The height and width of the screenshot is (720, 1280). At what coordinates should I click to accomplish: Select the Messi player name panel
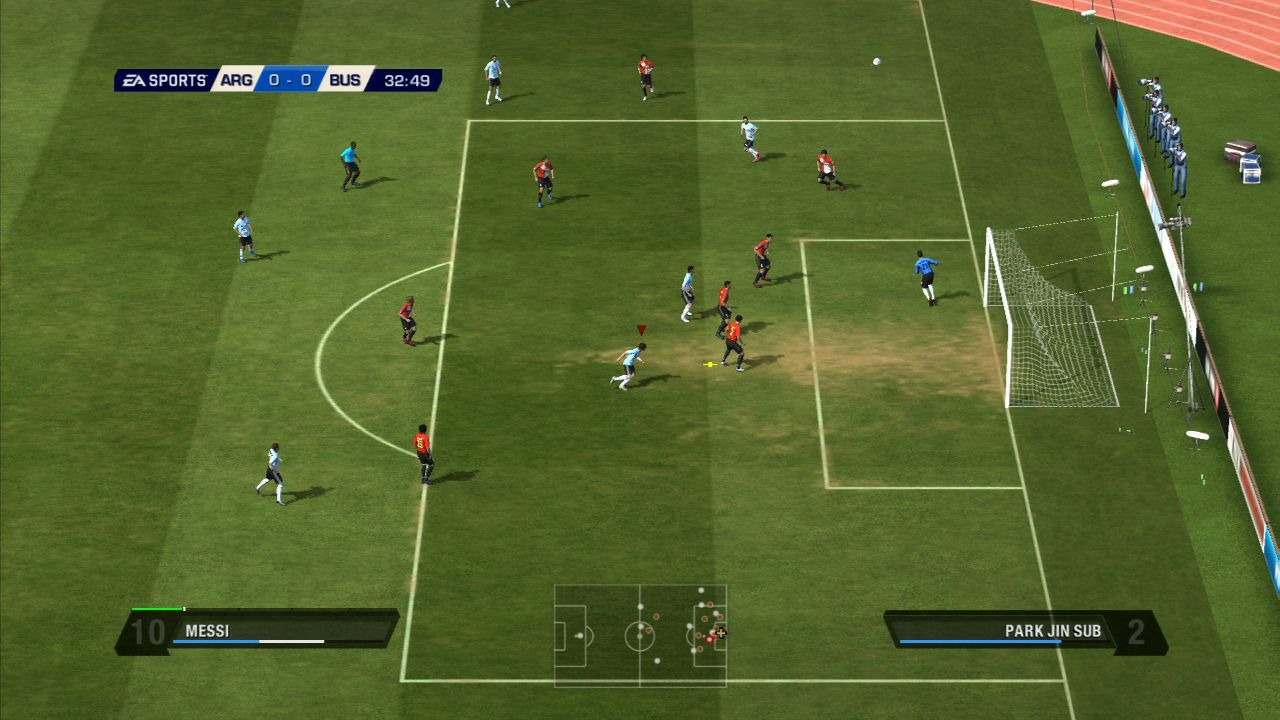tap(257, 632)
